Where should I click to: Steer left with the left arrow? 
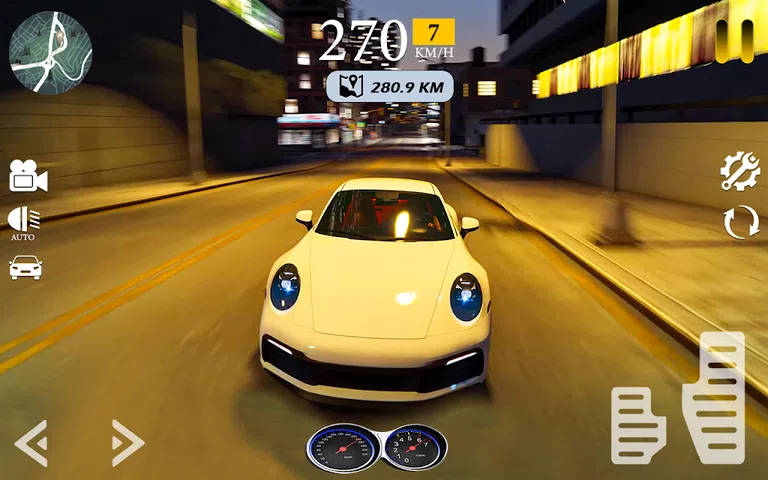coord(32,442)
